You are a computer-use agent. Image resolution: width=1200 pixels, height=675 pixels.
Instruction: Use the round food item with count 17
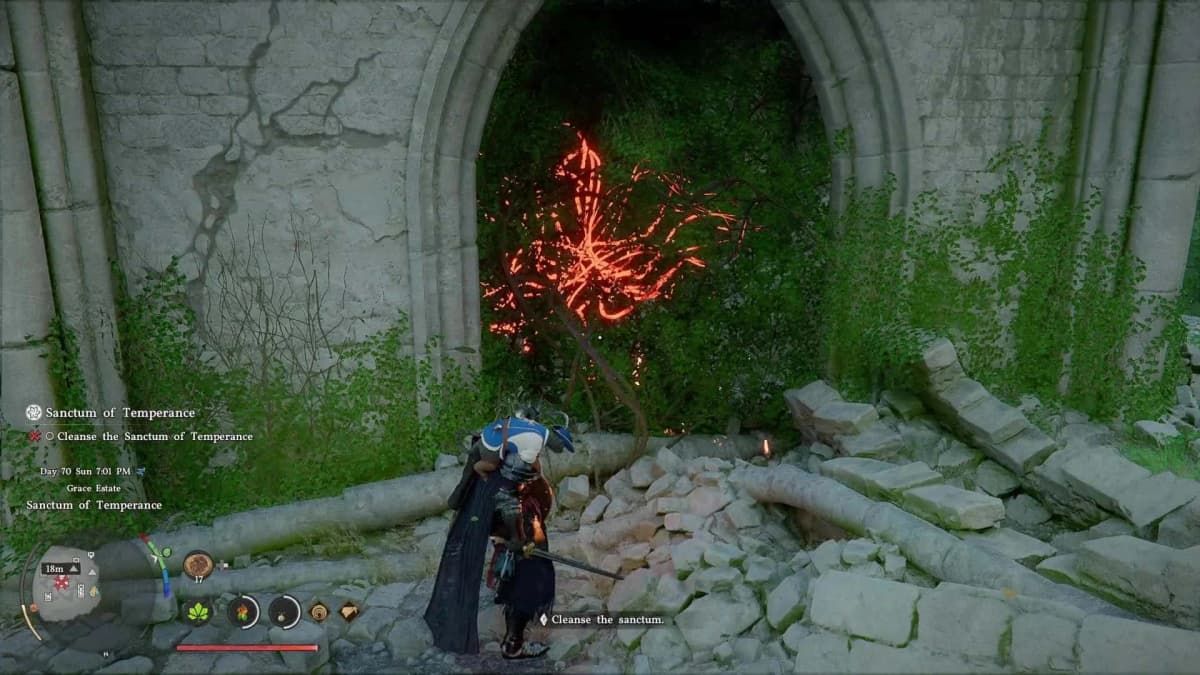coord(198,565)
